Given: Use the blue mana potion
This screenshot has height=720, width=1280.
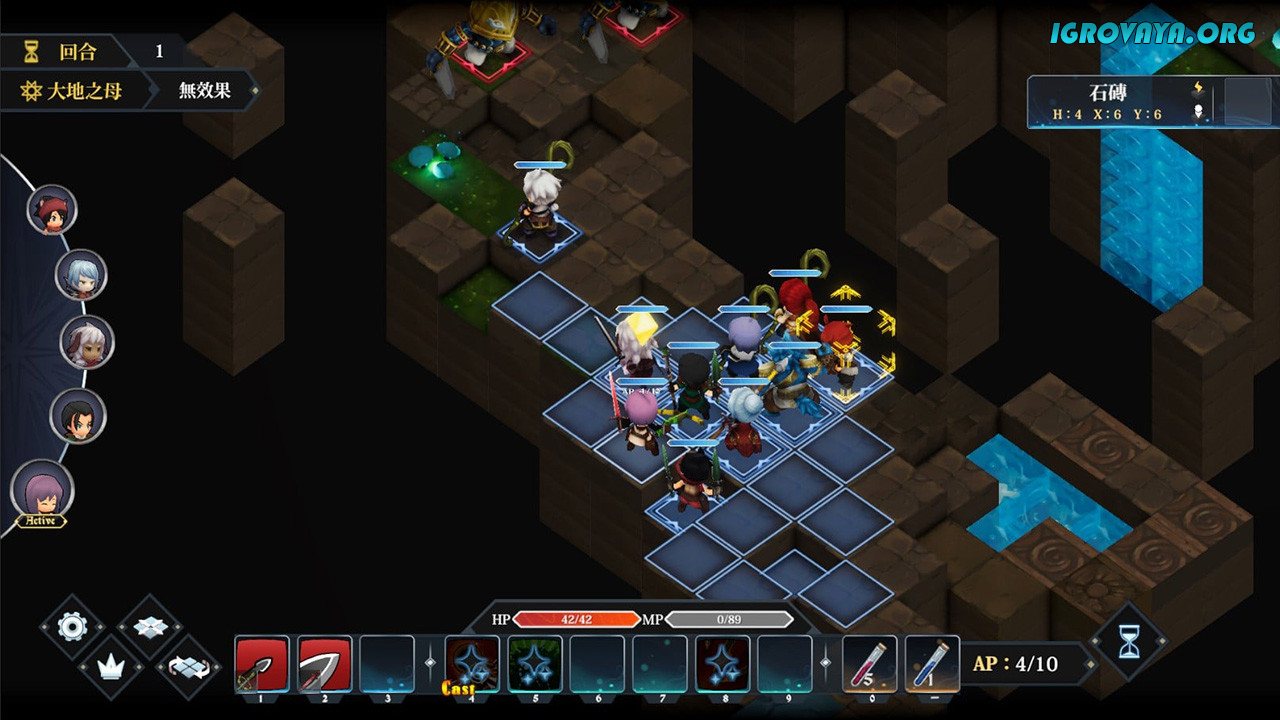Looking at the screenshot, I should point(932,664).
